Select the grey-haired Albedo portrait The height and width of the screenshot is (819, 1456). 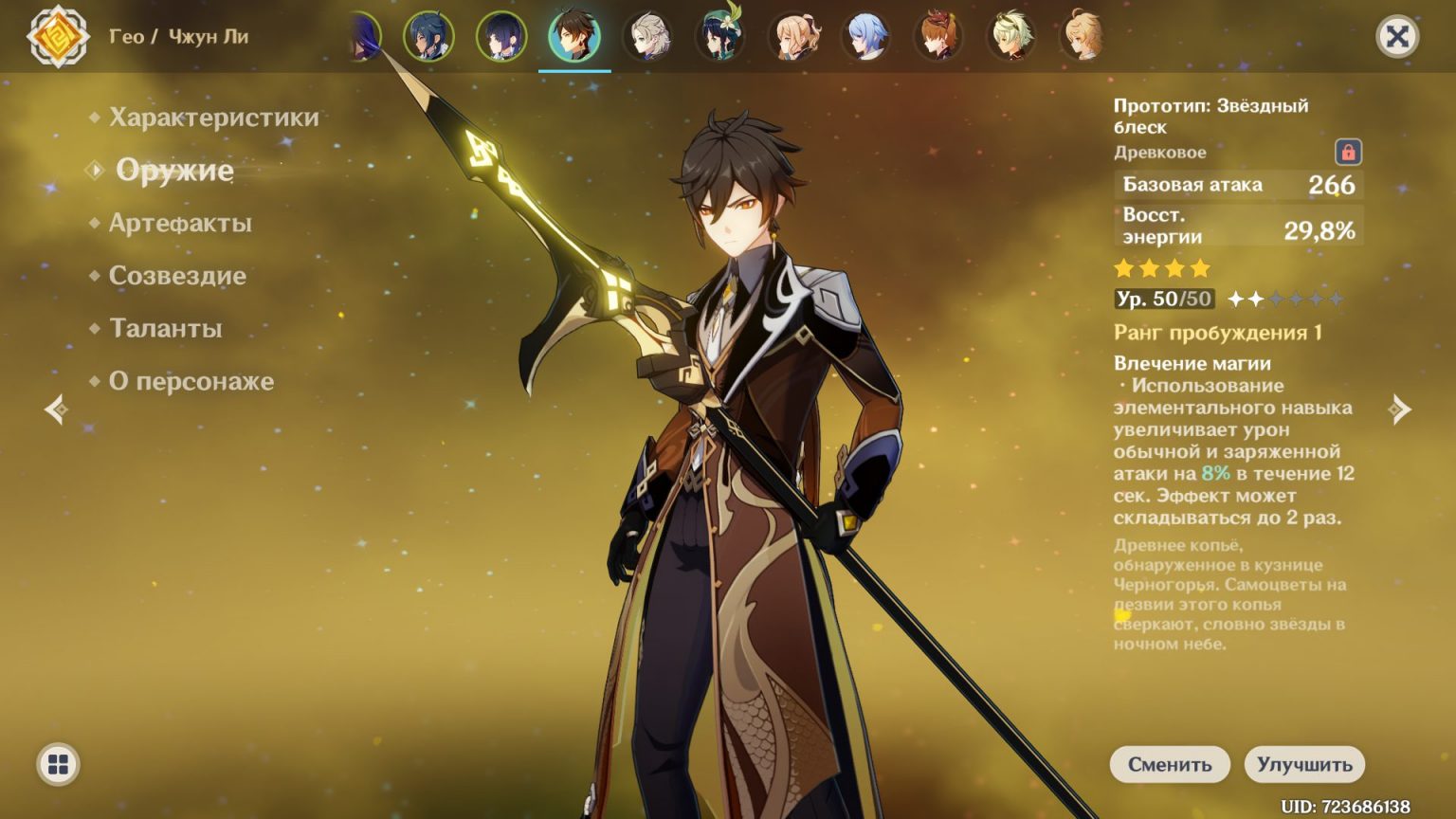[x=647, y=36]
